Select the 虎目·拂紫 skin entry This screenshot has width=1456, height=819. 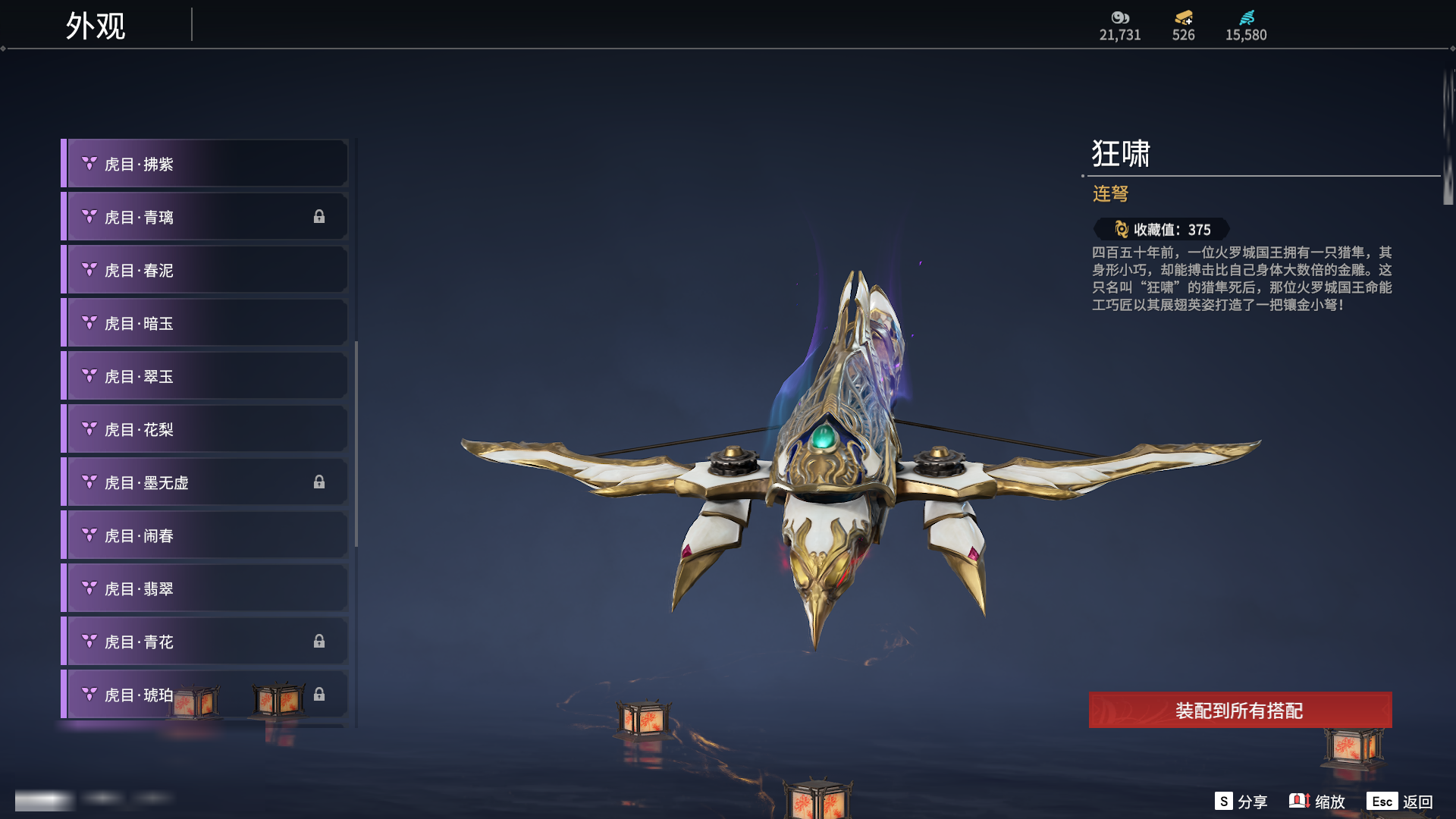coord(205,164)
